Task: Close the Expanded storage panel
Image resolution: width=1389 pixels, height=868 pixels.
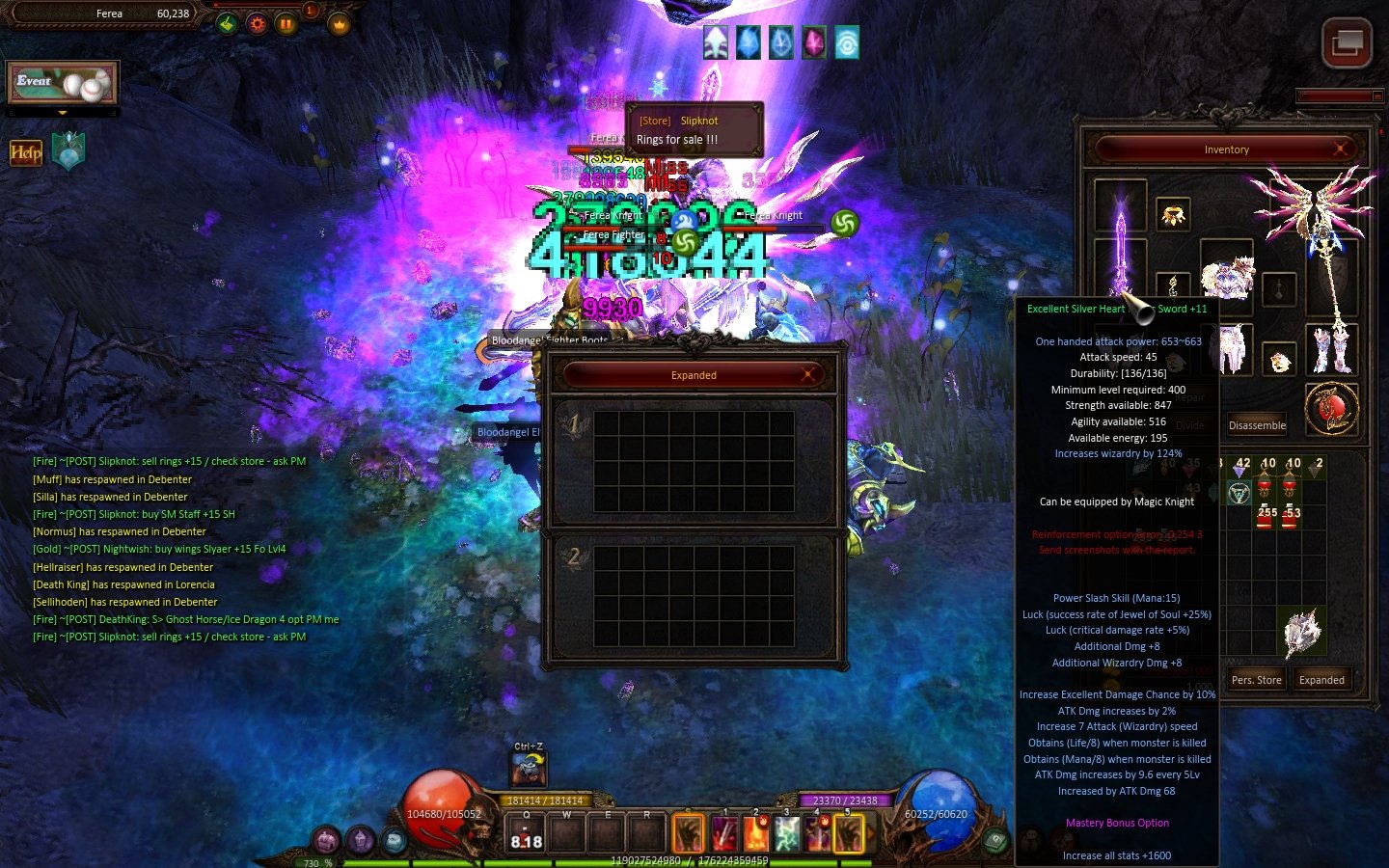Action: (x=807, y=374)
